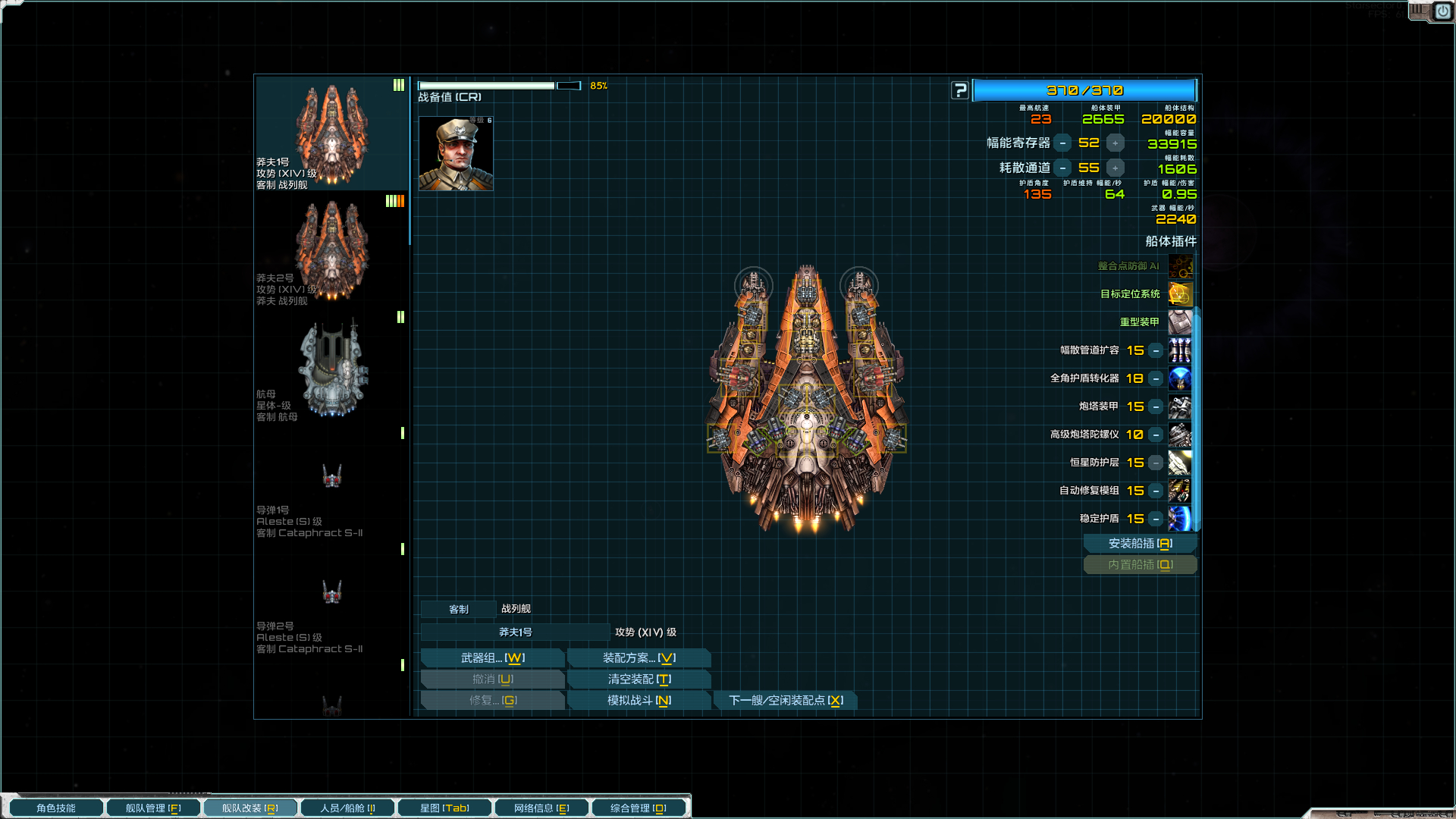Select the 稳定护盾 hullmod icon
Viewport: 1456px width, 819px height.
[1180, 519]
